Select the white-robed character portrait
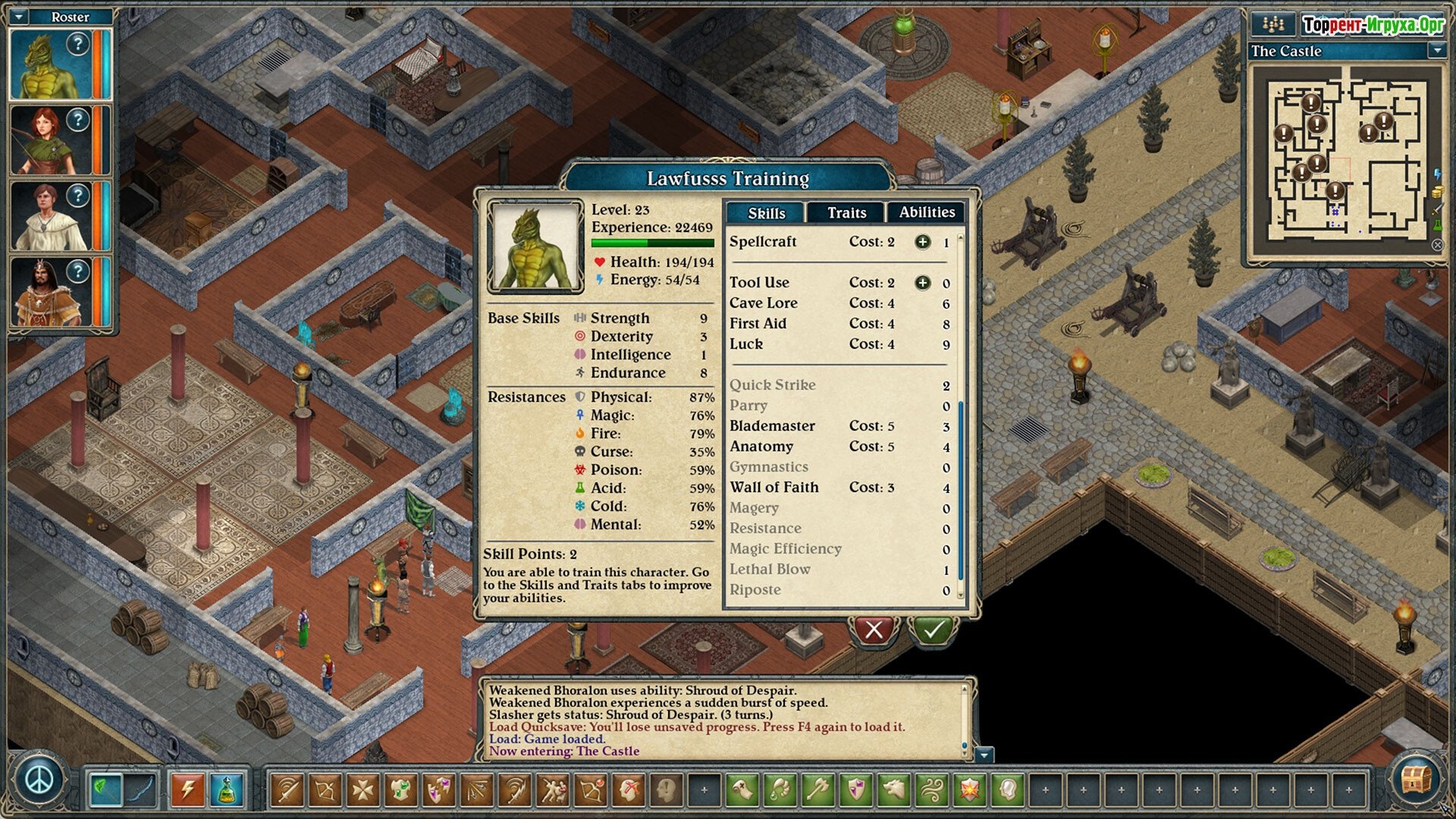1456x819 pixels. (x=50, y=216)
